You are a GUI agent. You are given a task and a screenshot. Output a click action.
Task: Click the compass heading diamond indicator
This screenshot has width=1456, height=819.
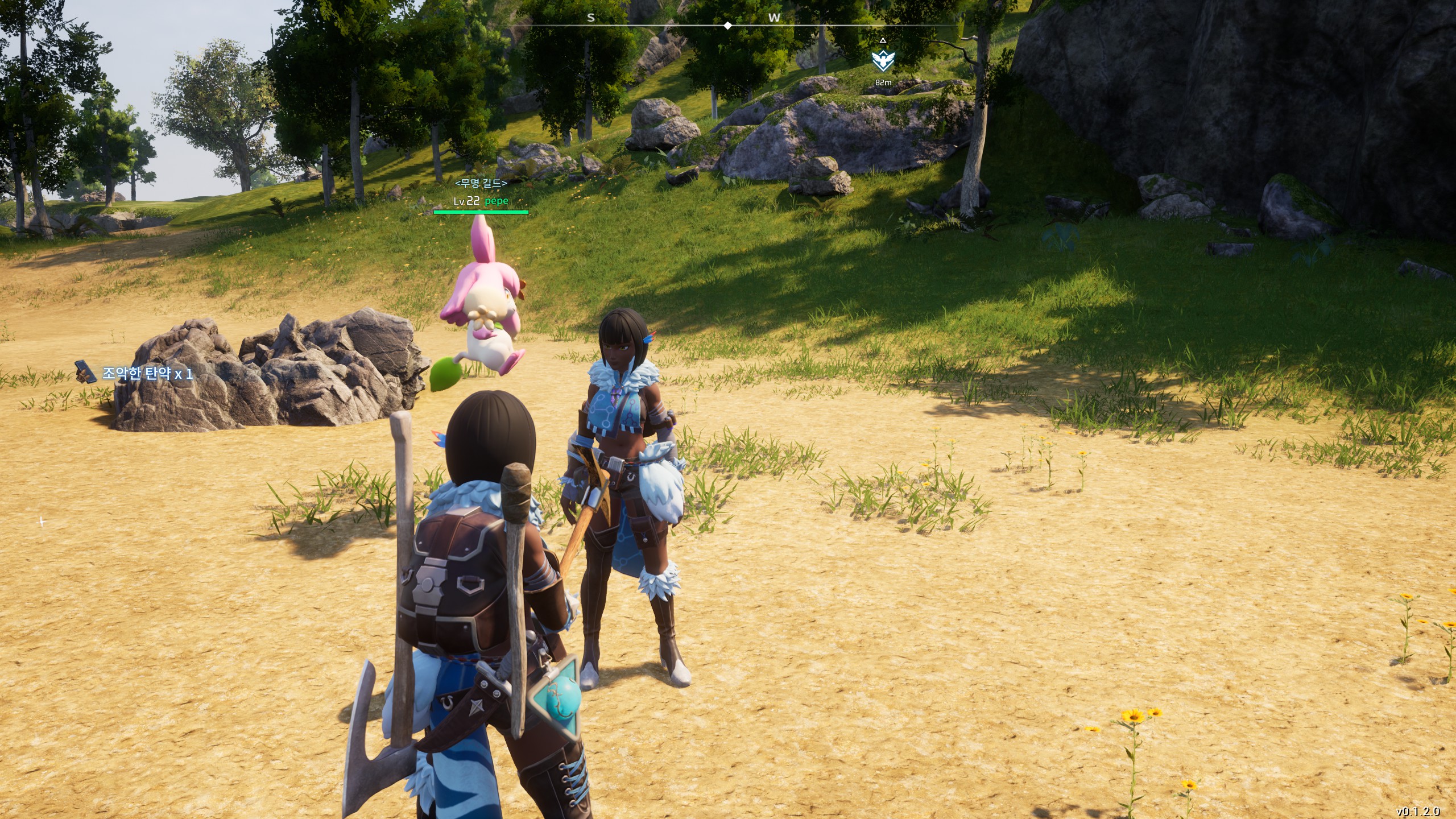tap(727, 26)
